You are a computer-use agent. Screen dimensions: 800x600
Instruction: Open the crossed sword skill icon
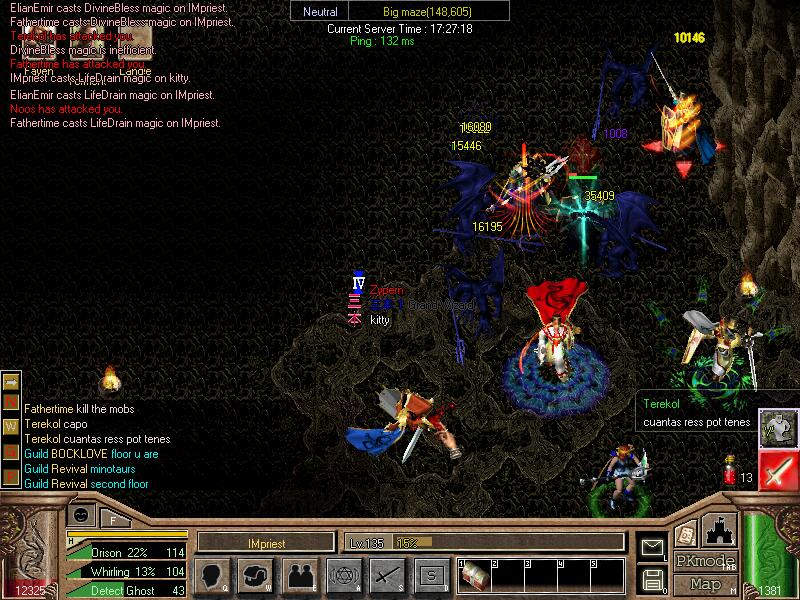tap(387, 575)
